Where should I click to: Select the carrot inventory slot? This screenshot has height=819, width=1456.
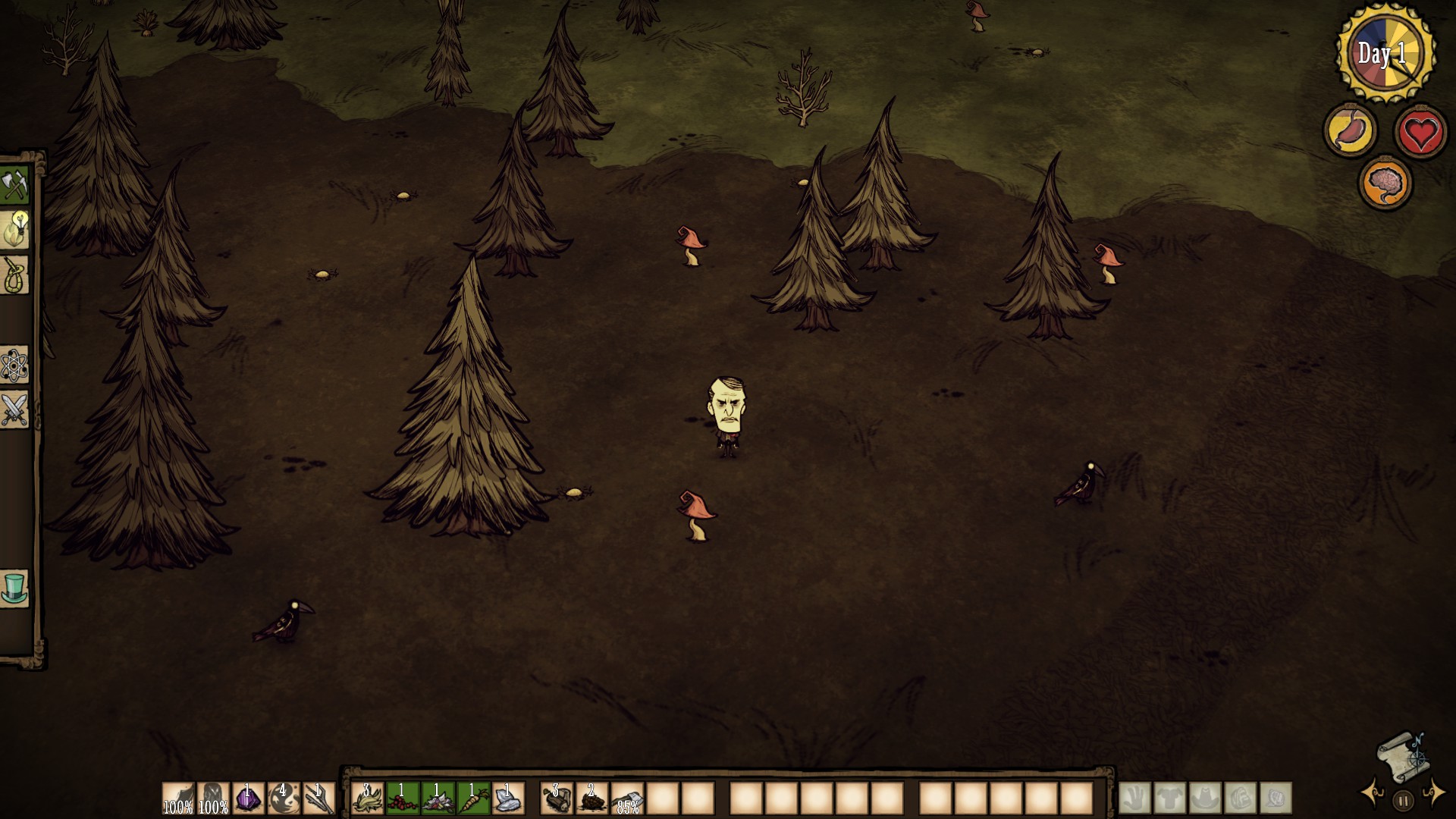[x=473, y=799]
